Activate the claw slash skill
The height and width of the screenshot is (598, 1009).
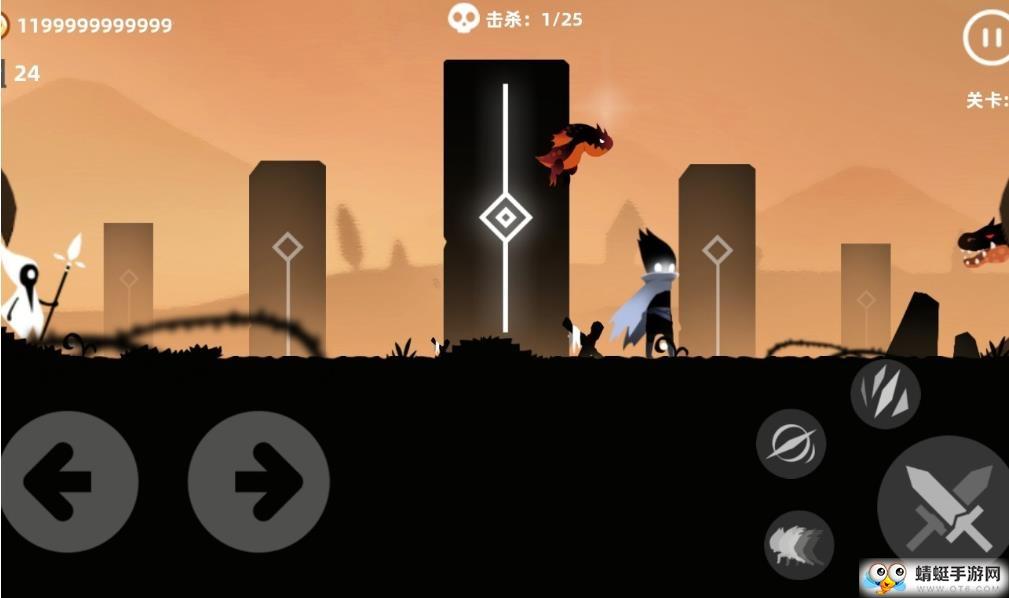[x=885, y=394]
